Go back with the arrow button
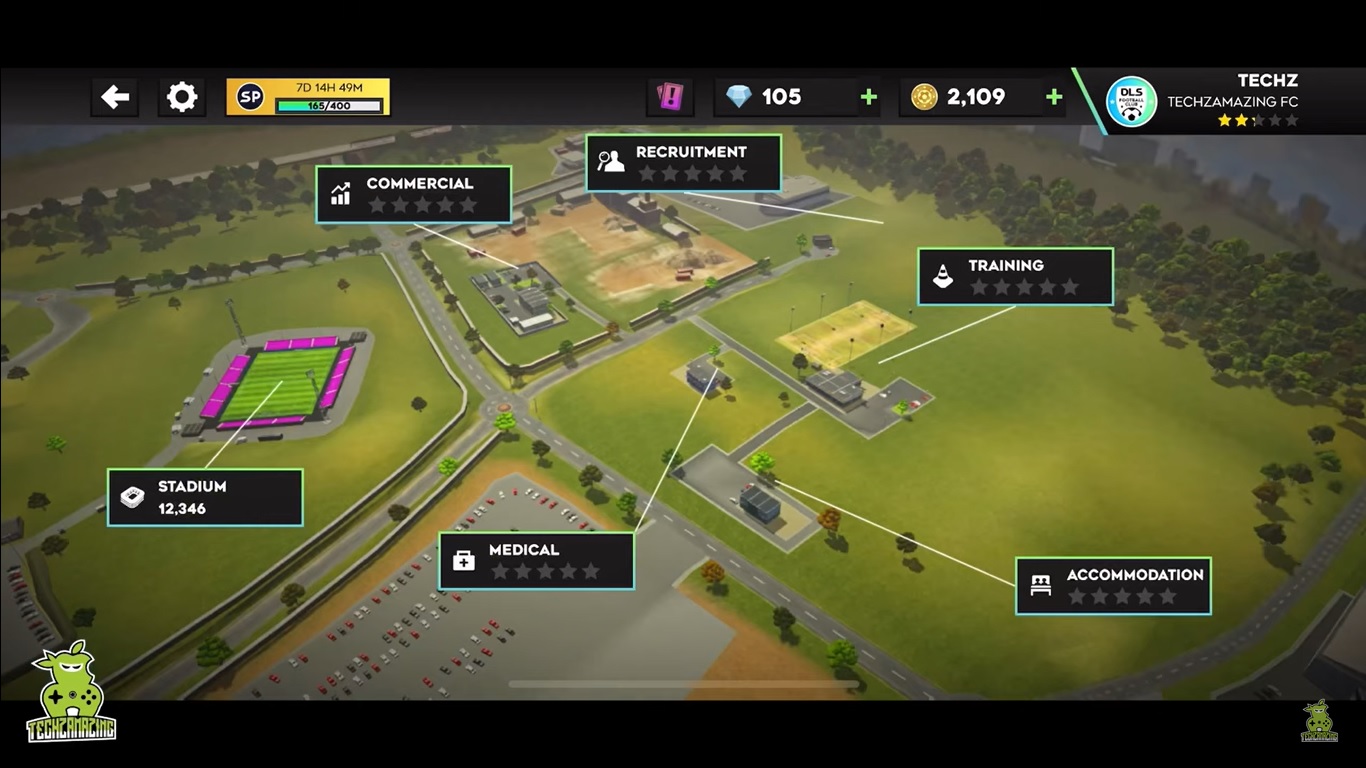This screenshot has height=768, width=1366. pos(115,97)
